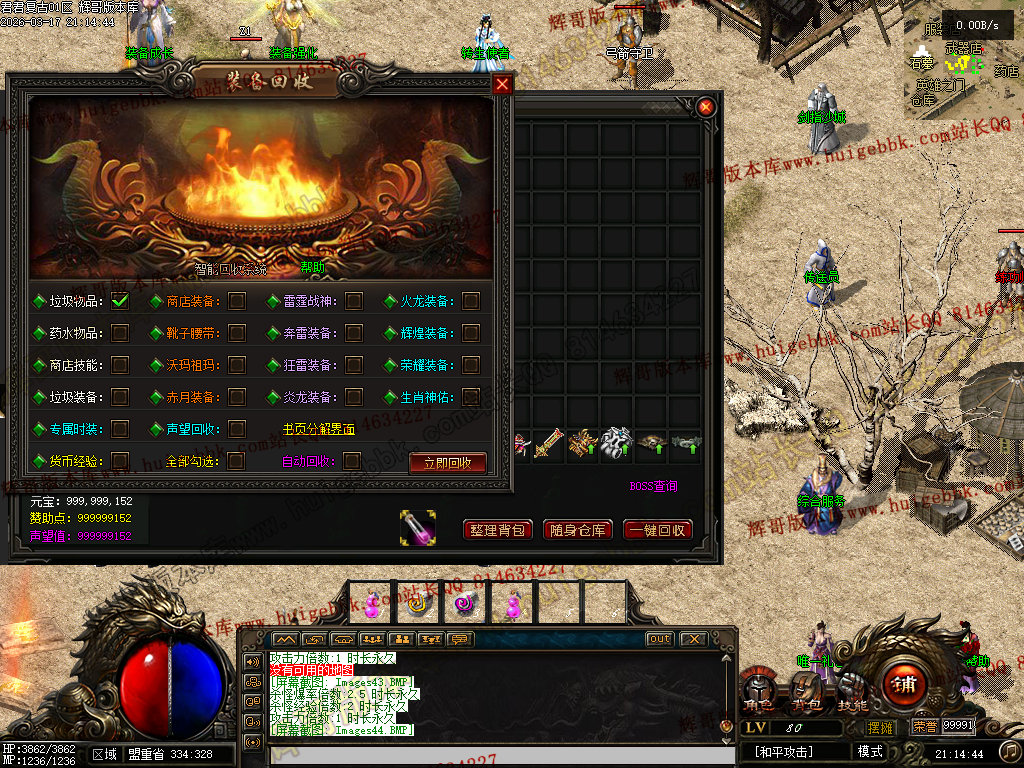Click the round 铺 shop button
The width and height of the screenshot is (1024, 768).
click(x=904, y=685)
